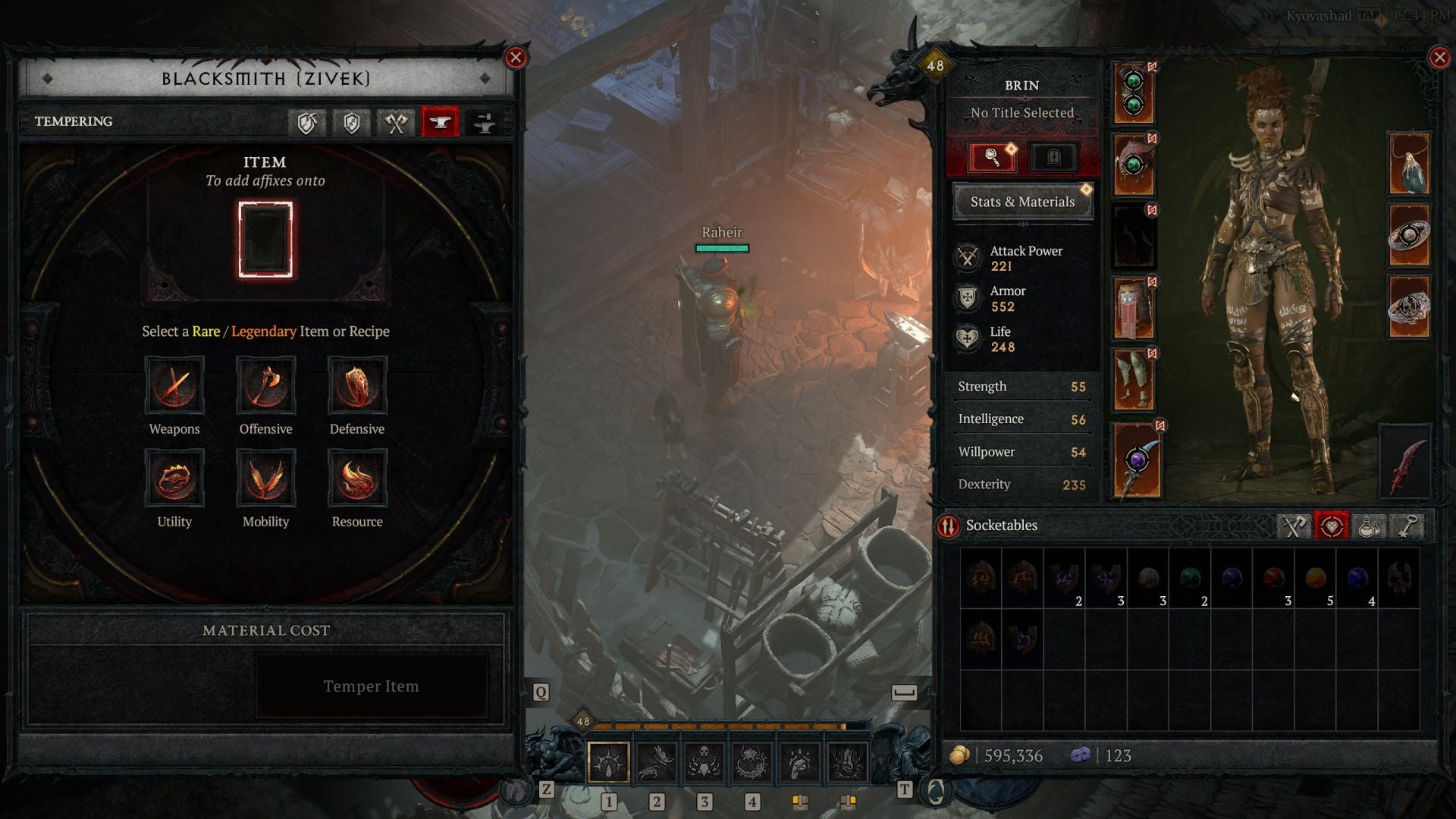This screenshot has height=819, width=1456.
Task: Open the Consumables flask tab in the inventory
Action: point(1369,526)
